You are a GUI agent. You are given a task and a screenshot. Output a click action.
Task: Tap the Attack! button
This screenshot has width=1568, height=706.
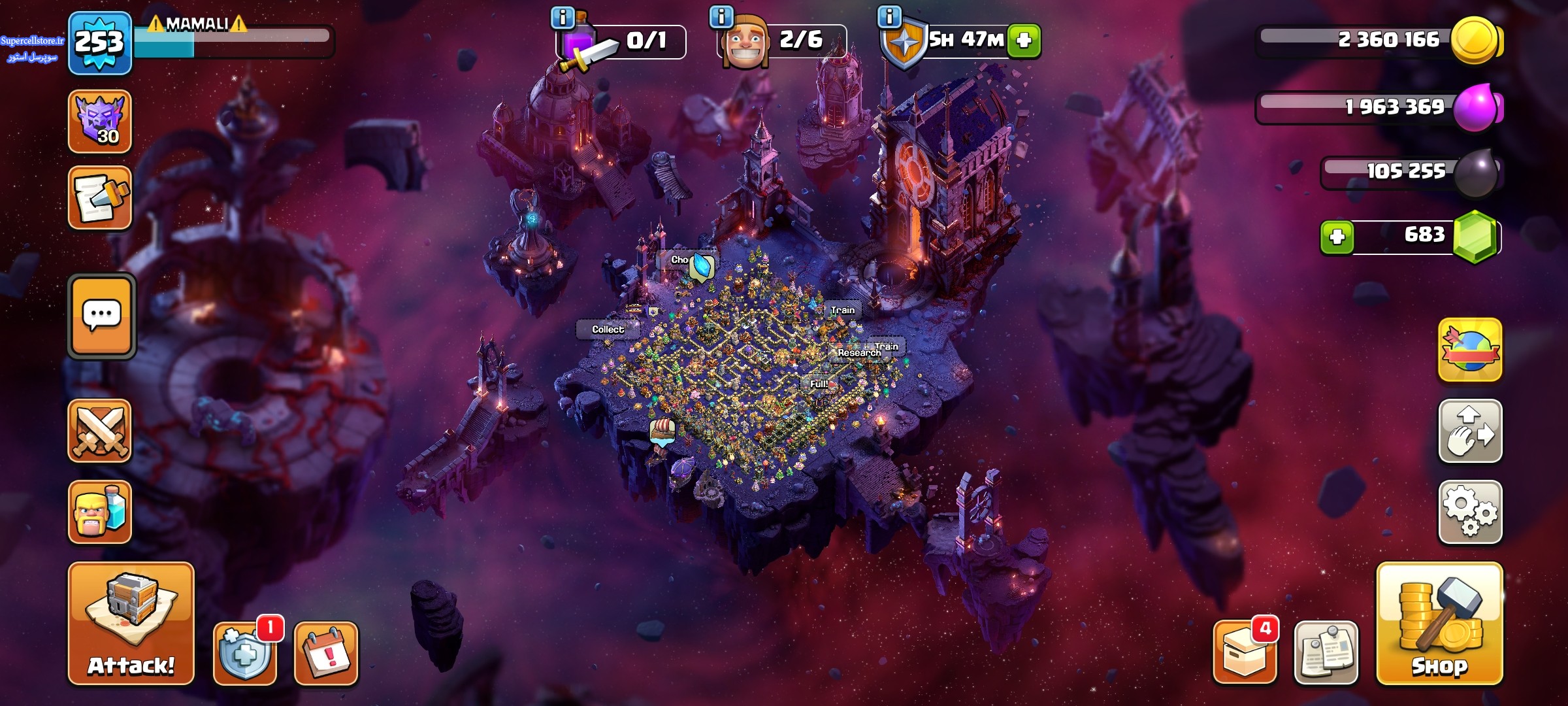click(x=131, y=623)
